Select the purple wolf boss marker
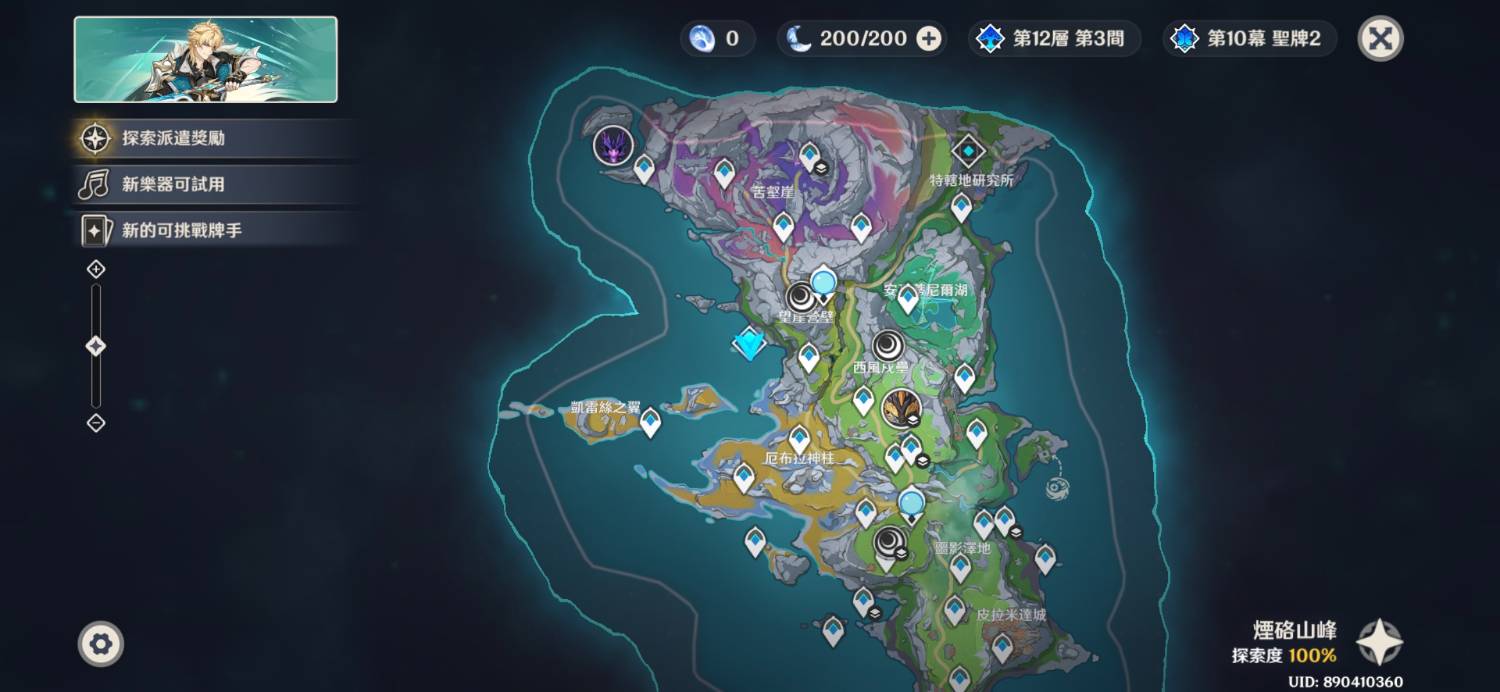This screenshot has height=692, width=1500. [613, 146]
